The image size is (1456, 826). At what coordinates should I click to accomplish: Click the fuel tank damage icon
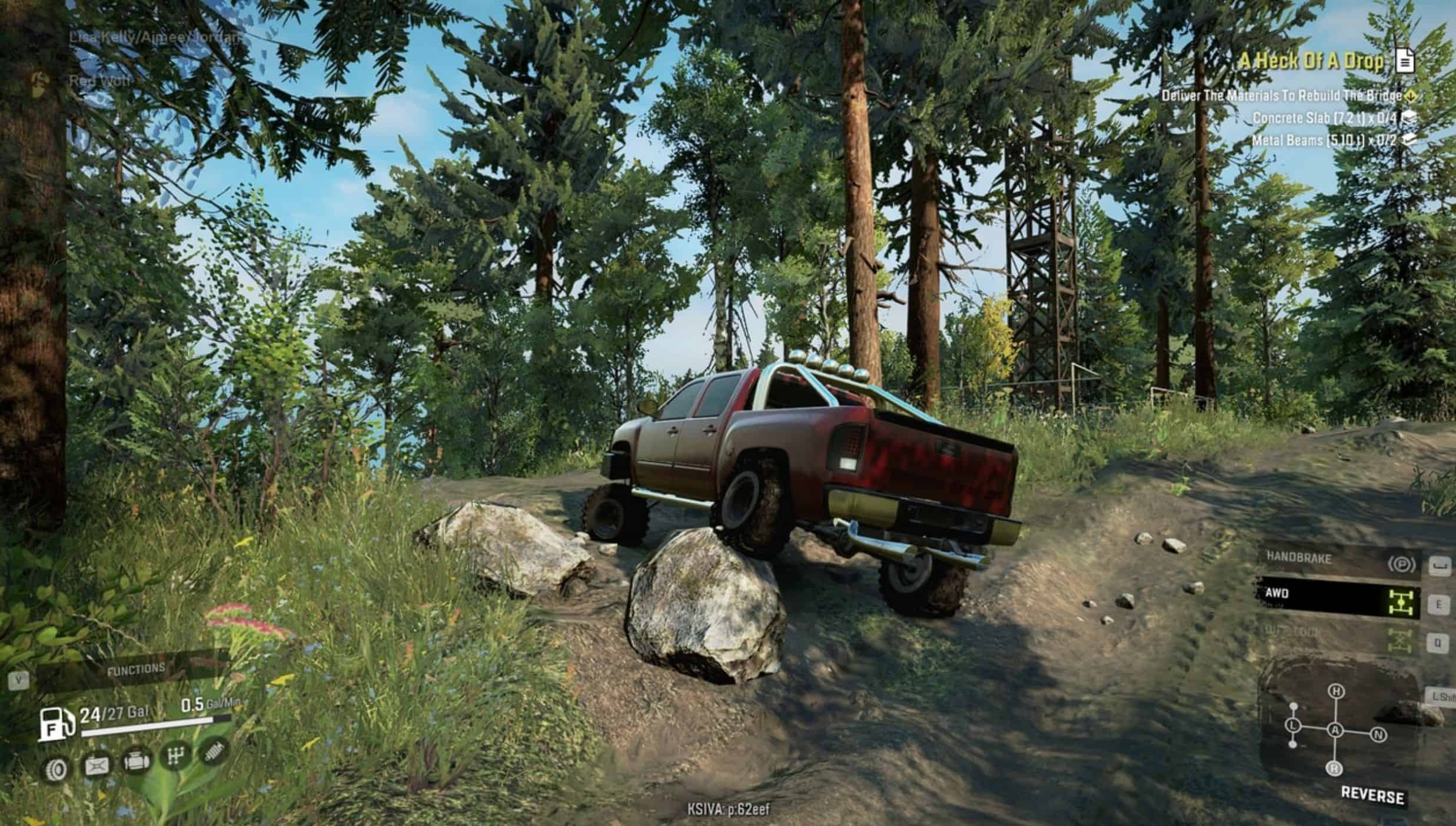[x=97, y=765]
